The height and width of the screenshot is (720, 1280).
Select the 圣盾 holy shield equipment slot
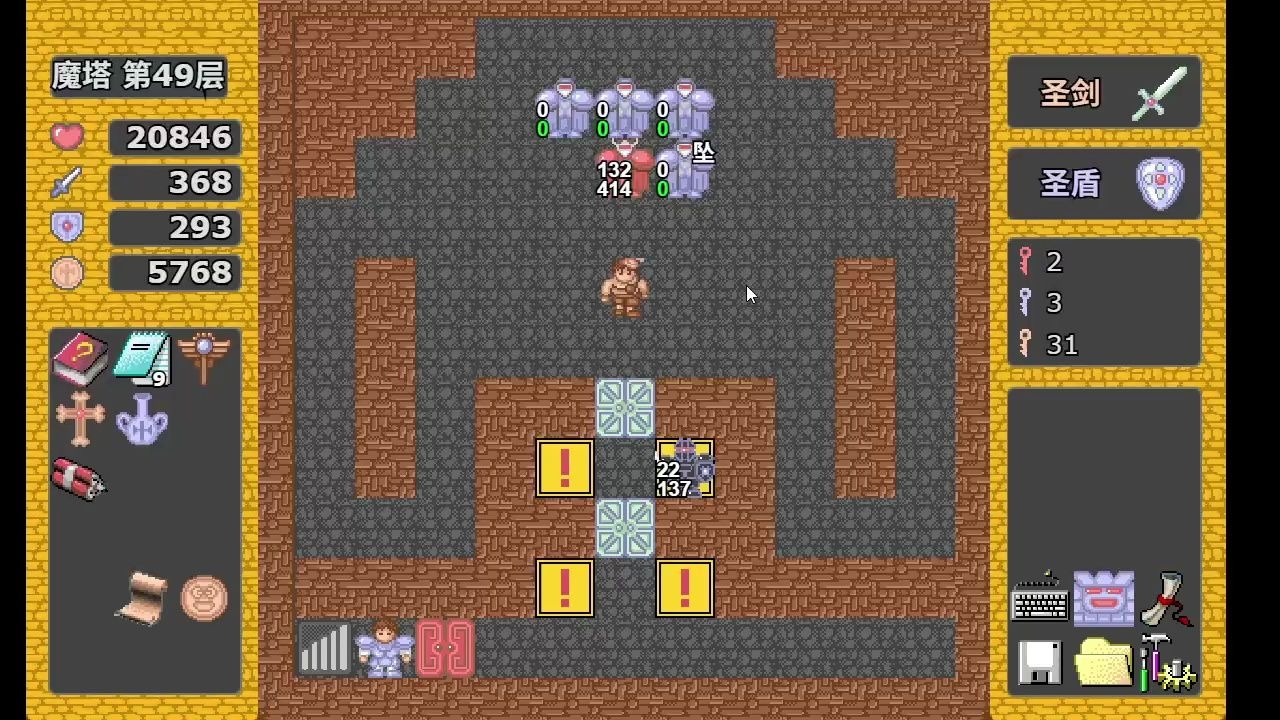(x=1104, y=184)
